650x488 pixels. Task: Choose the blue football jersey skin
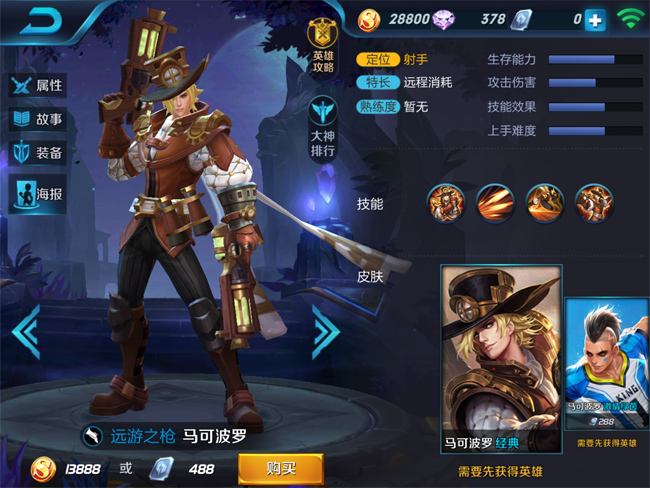click(607, 365)
